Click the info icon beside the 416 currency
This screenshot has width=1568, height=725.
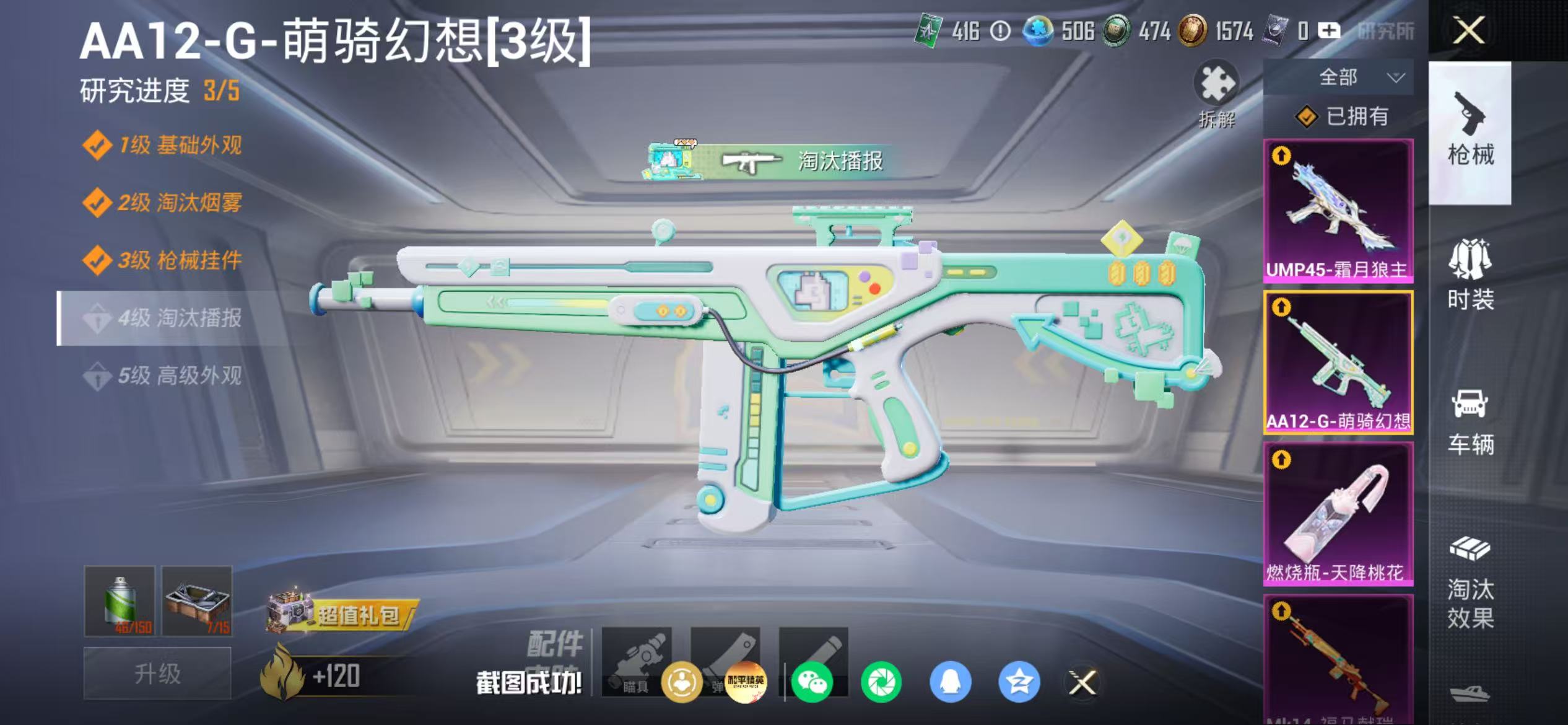tap(1001, 29)
